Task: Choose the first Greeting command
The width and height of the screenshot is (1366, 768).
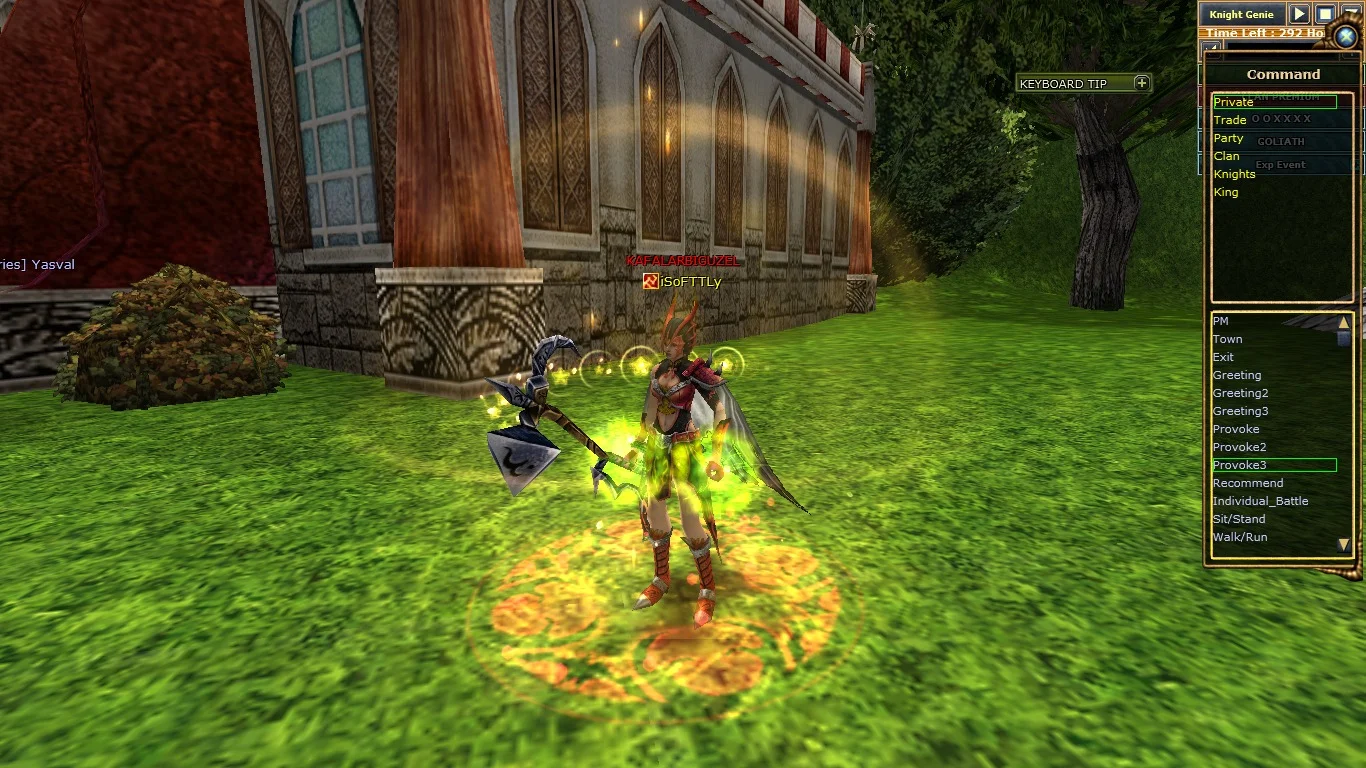Action: pyautogui.click(x=1237, y=375)
